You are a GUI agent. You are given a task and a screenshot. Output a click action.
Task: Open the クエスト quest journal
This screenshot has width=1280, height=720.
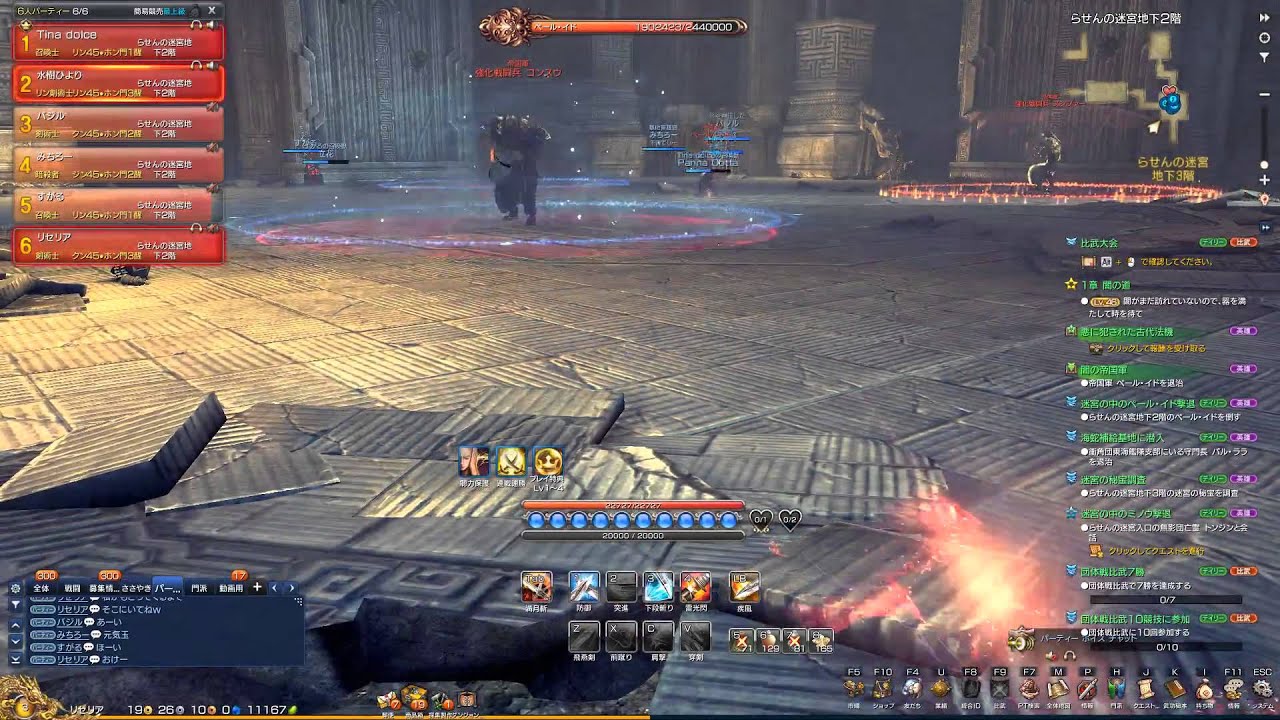(x=1146, y=689)
